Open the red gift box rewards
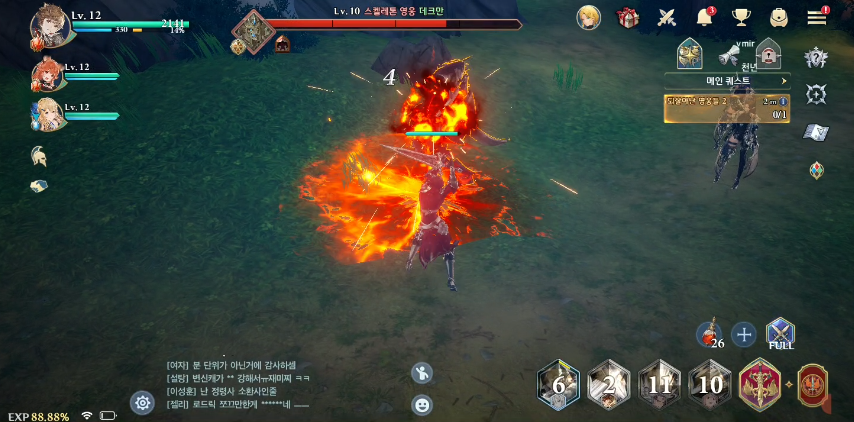 [x=628, y=17]
